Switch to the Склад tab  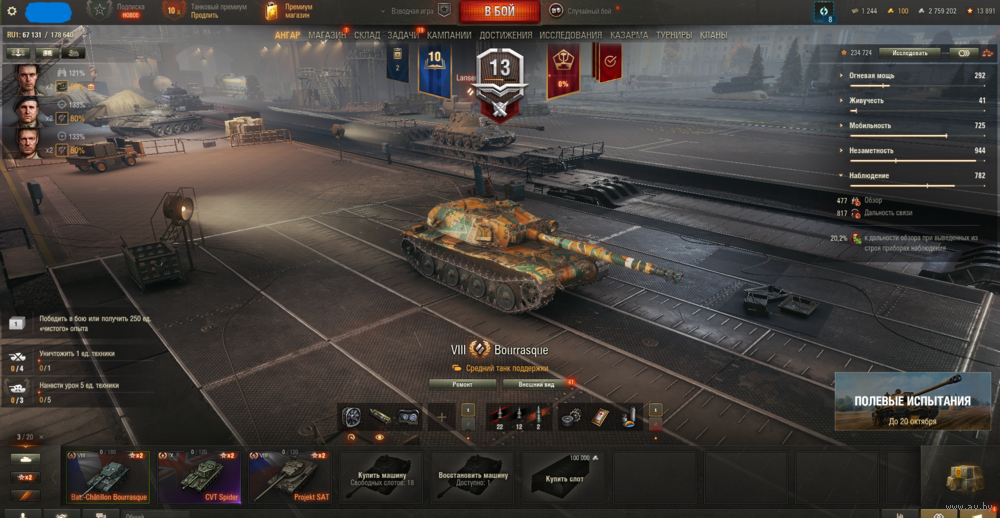(367, 35)
